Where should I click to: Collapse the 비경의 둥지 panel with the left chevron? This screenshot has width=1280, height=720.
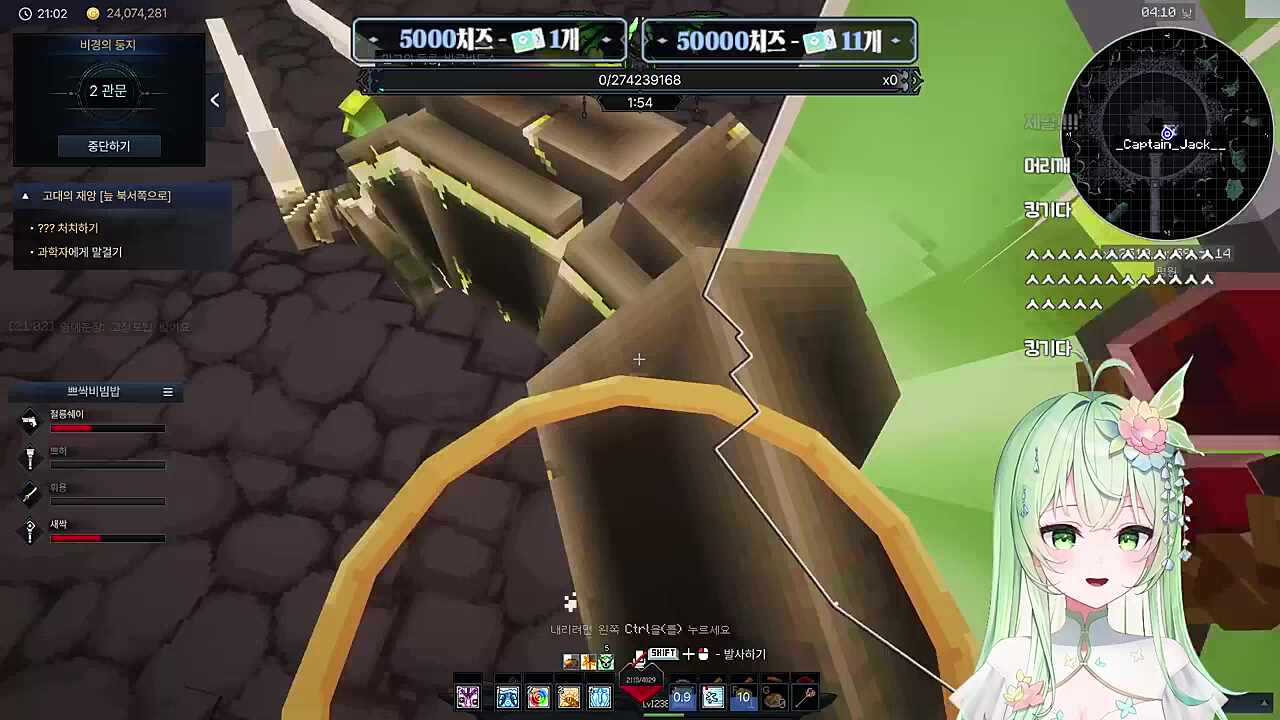214,99
